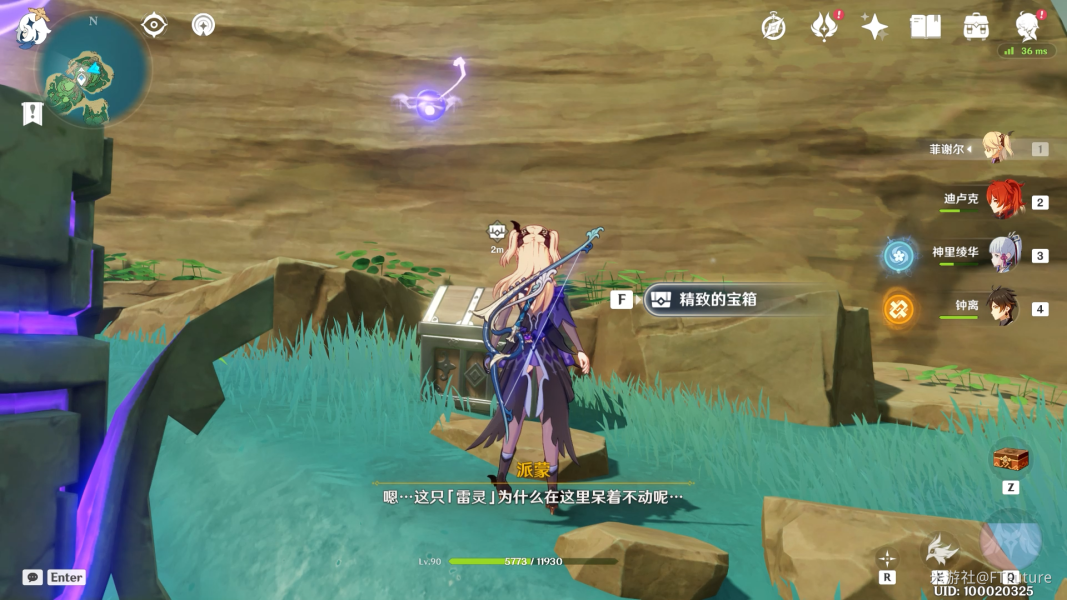
Task: Open the quest log bookmark icon
Action: pyautogui.click(x=32, y=113)
